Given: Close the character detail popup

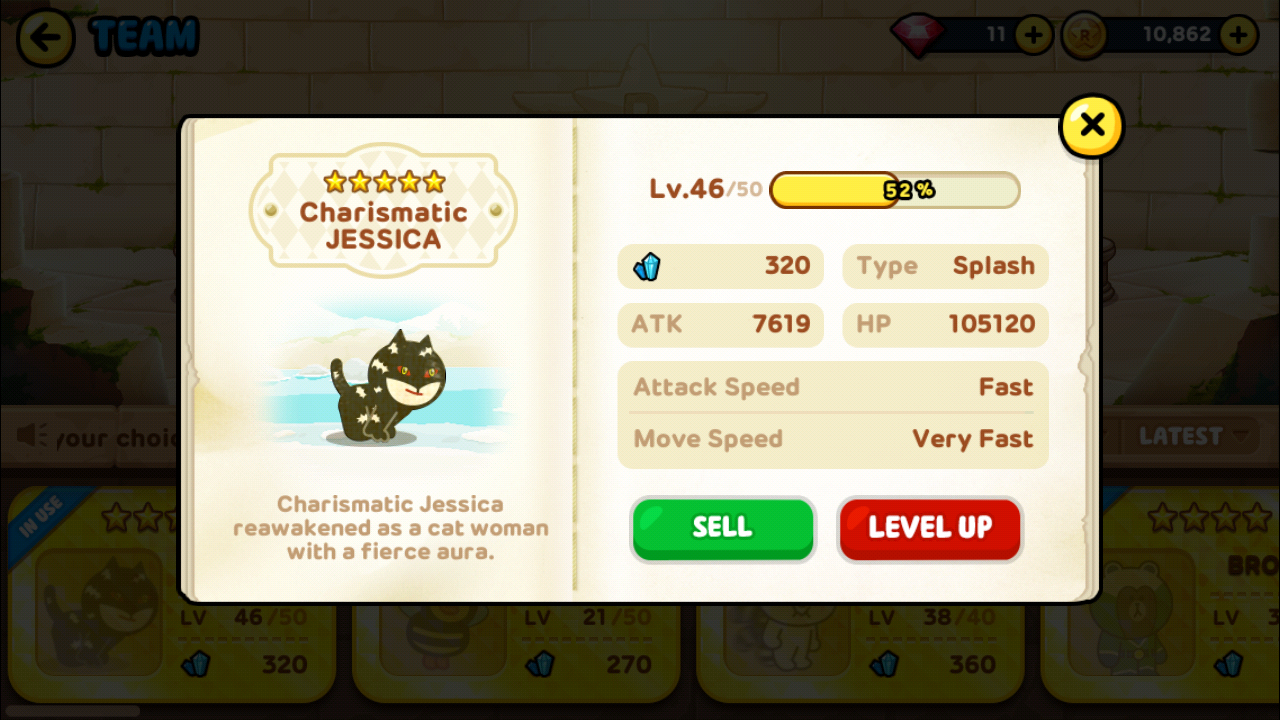Looking at the screenshot, I should 1091,126.
